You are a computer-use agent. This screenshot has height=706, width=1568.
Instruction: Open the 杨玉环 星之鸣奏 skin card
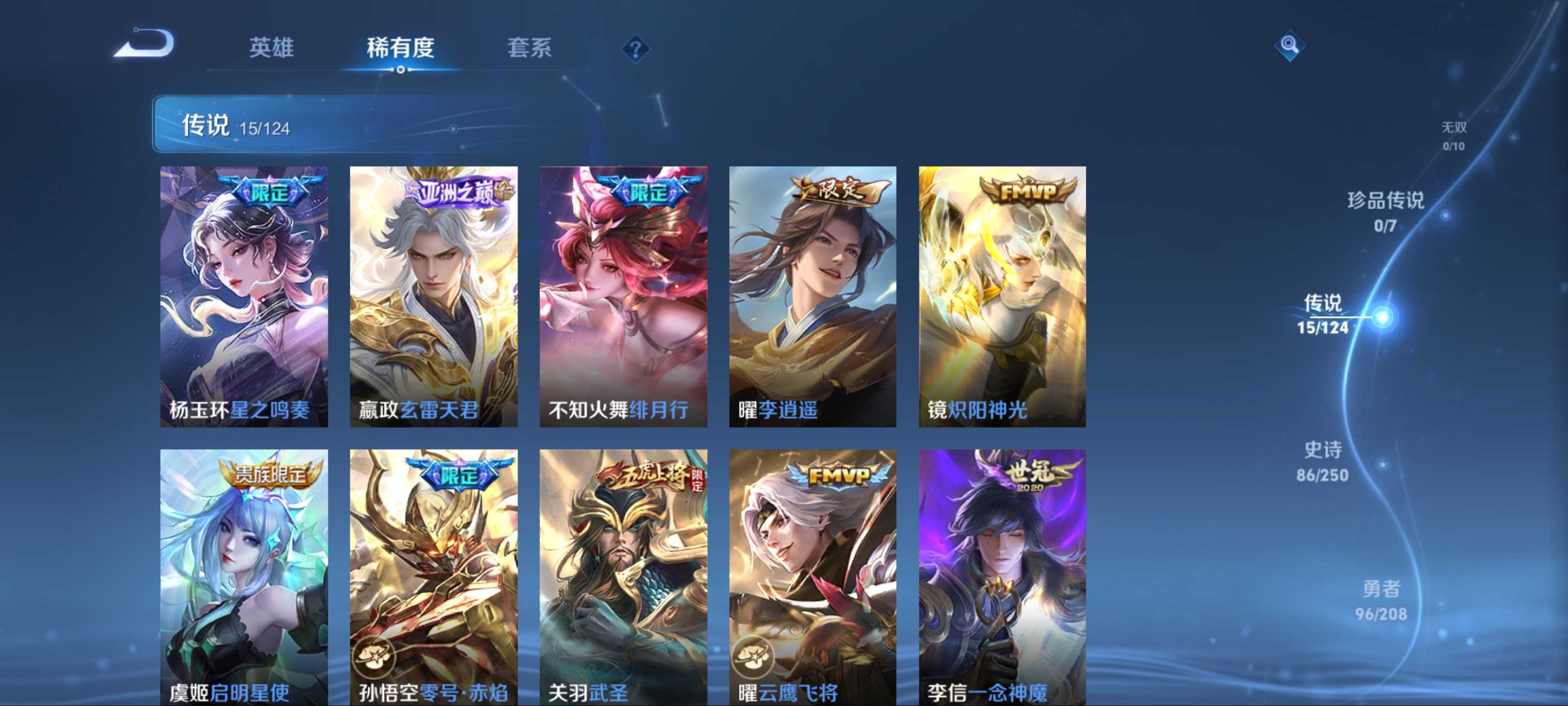click(244, 296)
